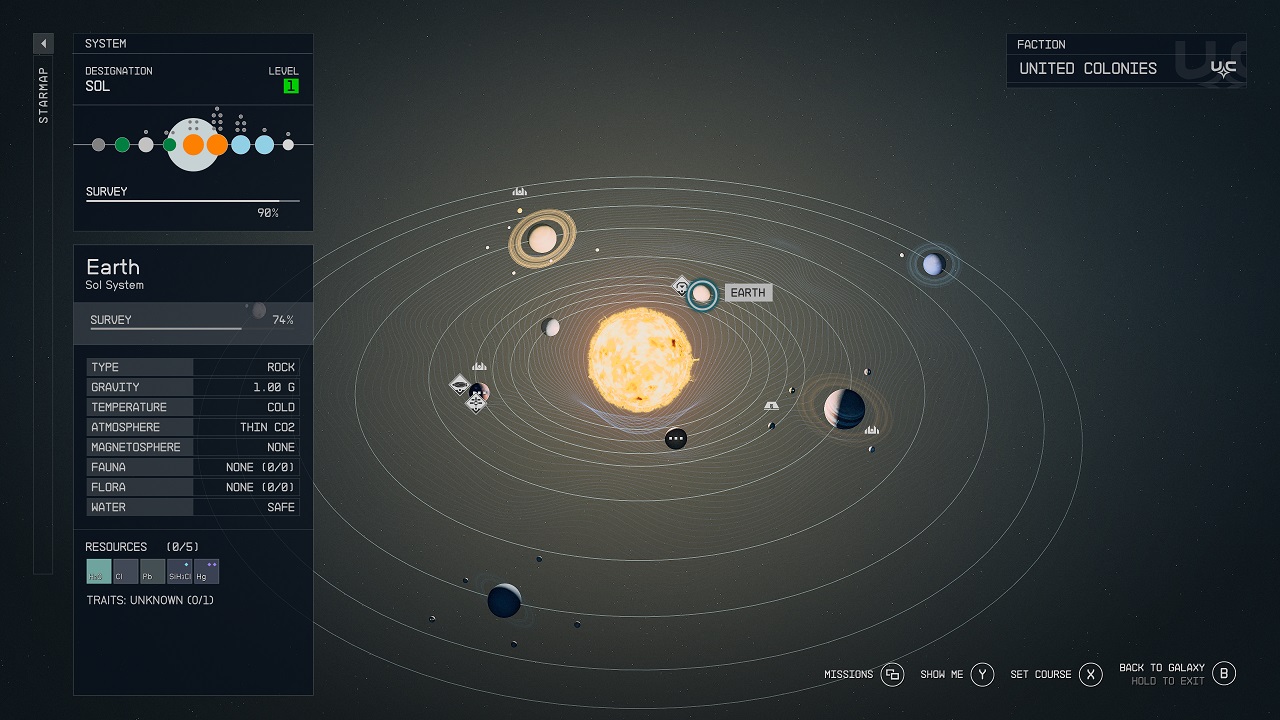Pick the first gray planet in system diagram
Screen dimensions: 1280x720
(98, 145)
